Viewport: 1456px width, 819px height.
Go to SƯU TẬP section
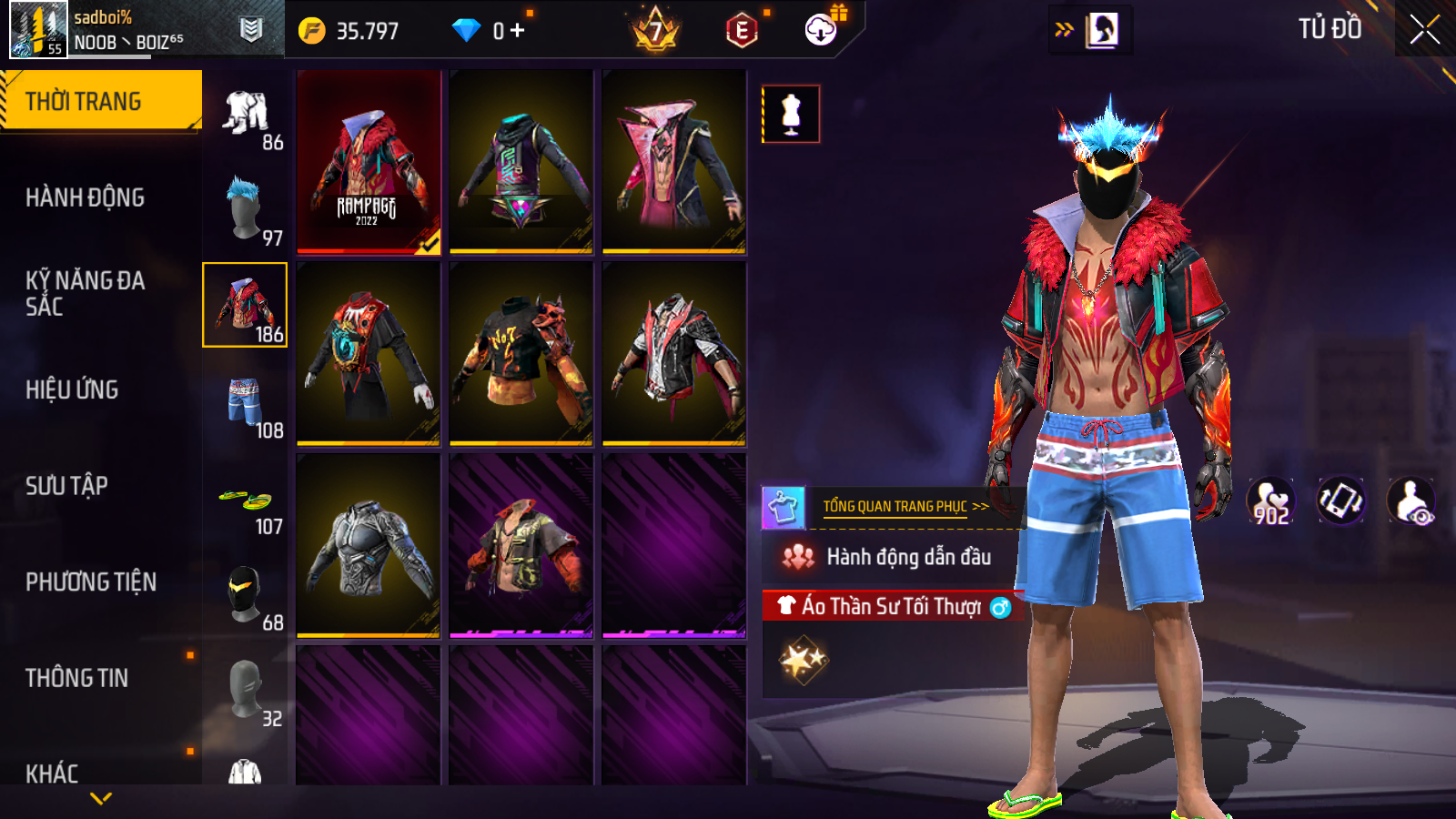[66, 486]
